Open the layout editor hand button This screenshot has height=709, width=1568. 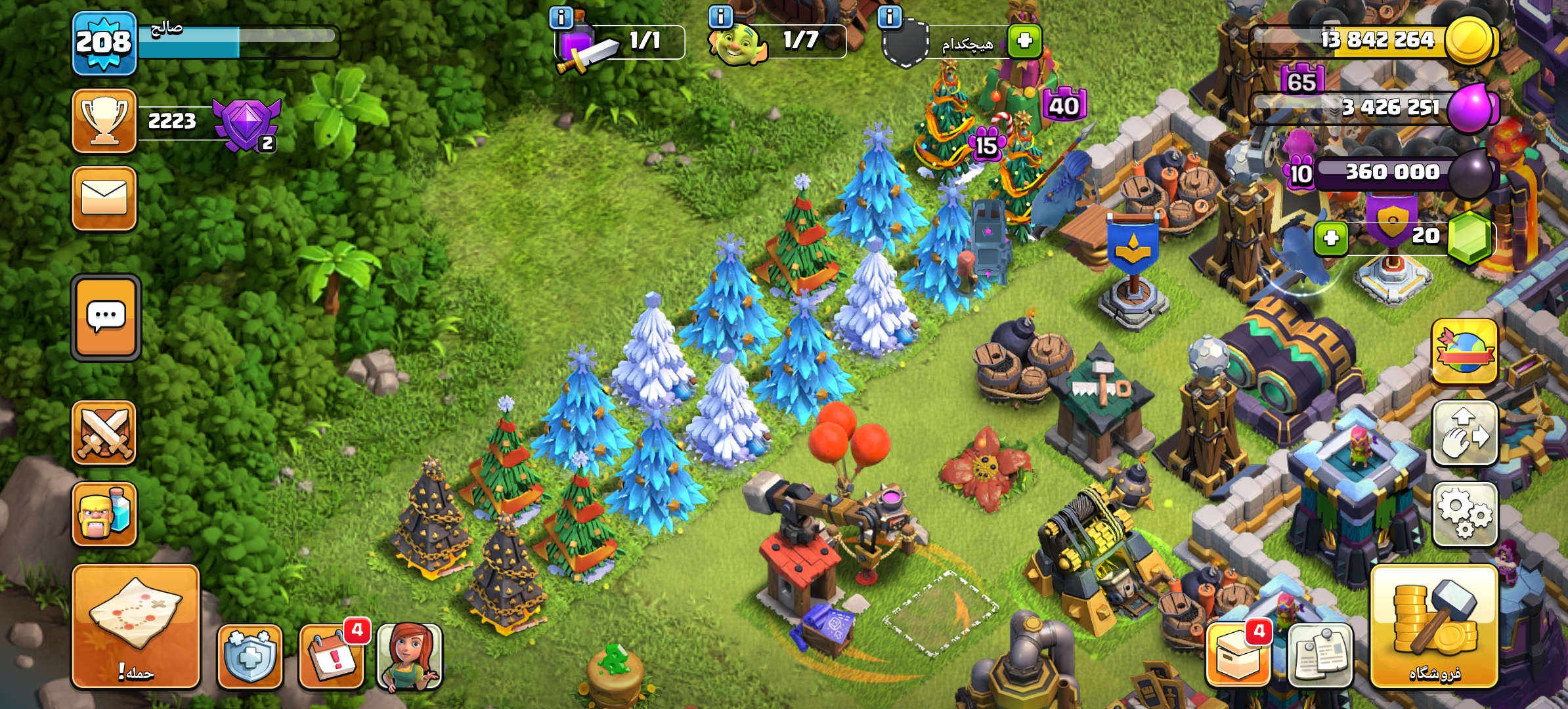click(x=1464, y=434)
